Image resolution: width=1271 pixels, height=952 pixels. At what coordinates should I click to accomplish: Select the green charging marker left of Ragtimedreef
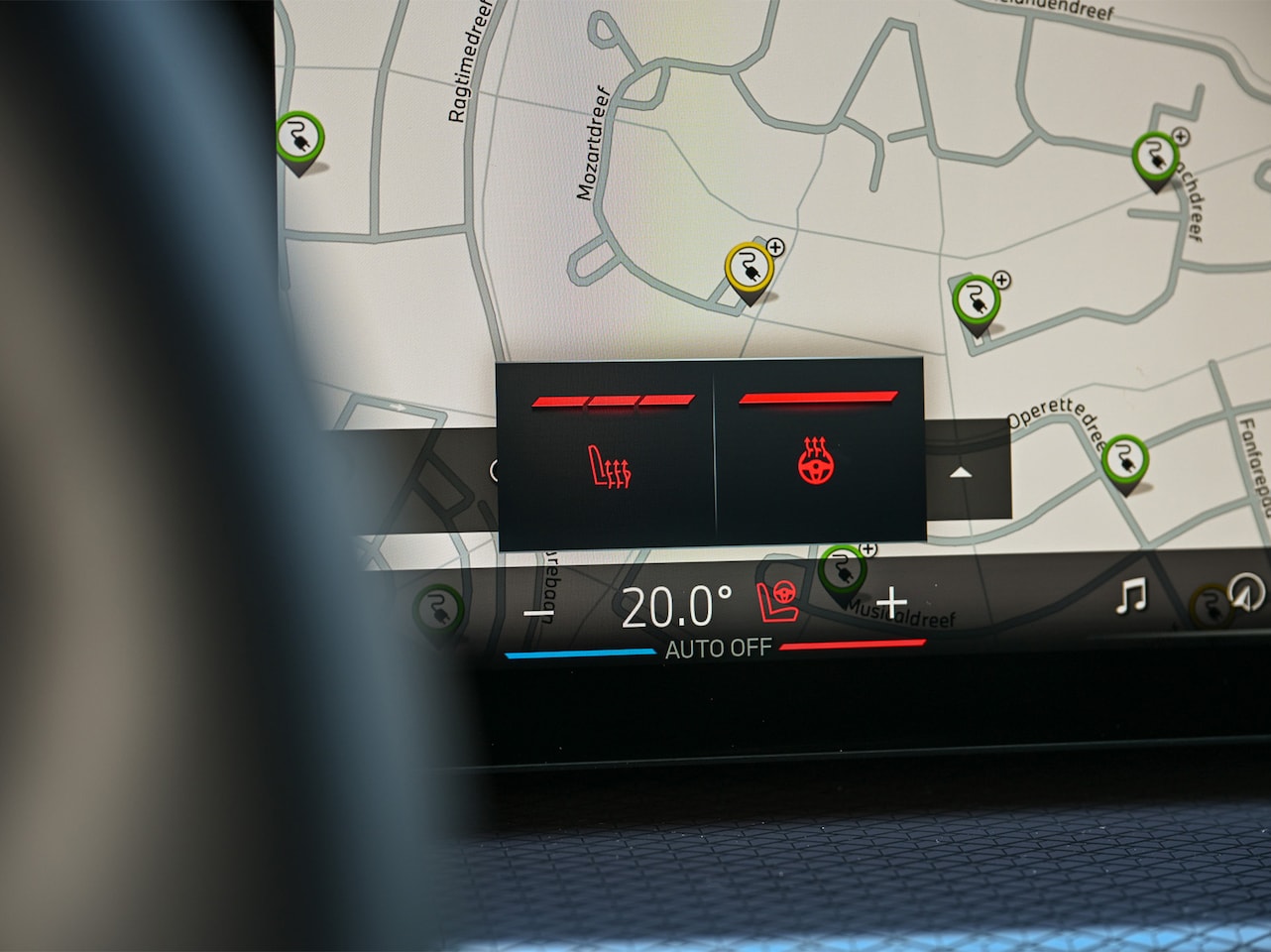(x=298, y=140)
